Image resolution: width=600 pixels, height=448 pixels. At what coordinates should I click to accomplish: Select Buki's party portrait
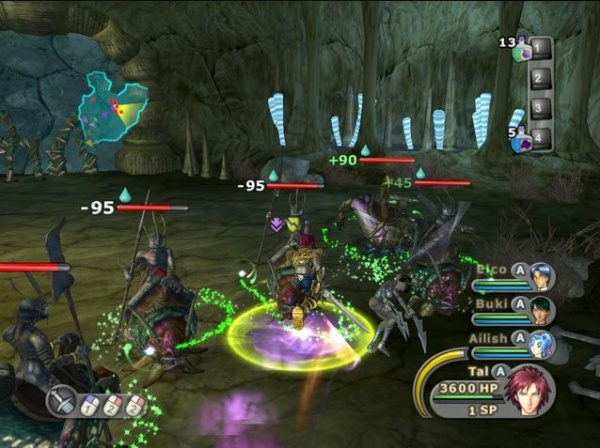tap(542, 310)
